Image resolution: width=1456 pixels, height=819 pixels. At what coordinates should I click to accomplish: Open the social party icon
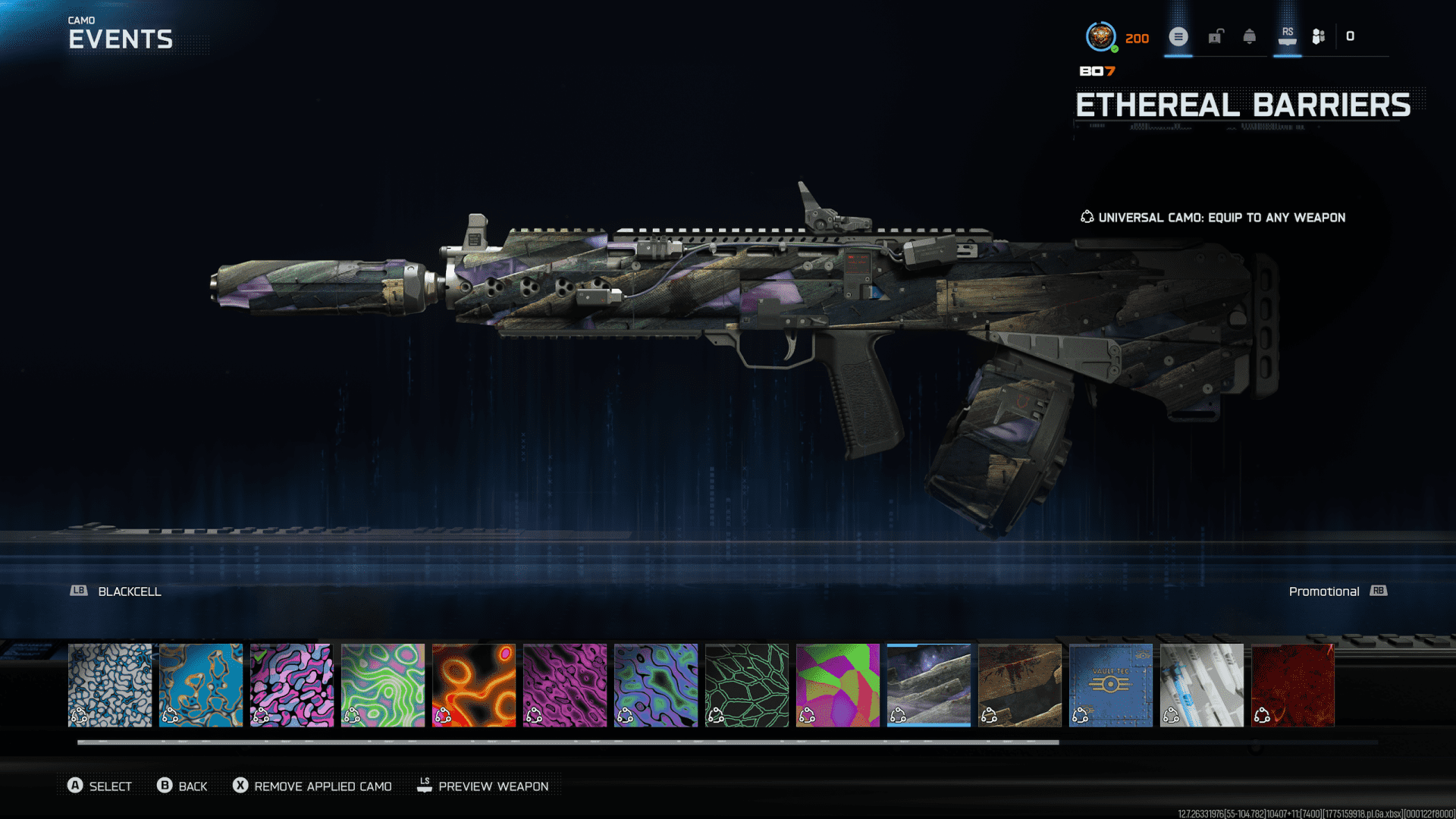pyautogui.click(x=1319, y=36)
